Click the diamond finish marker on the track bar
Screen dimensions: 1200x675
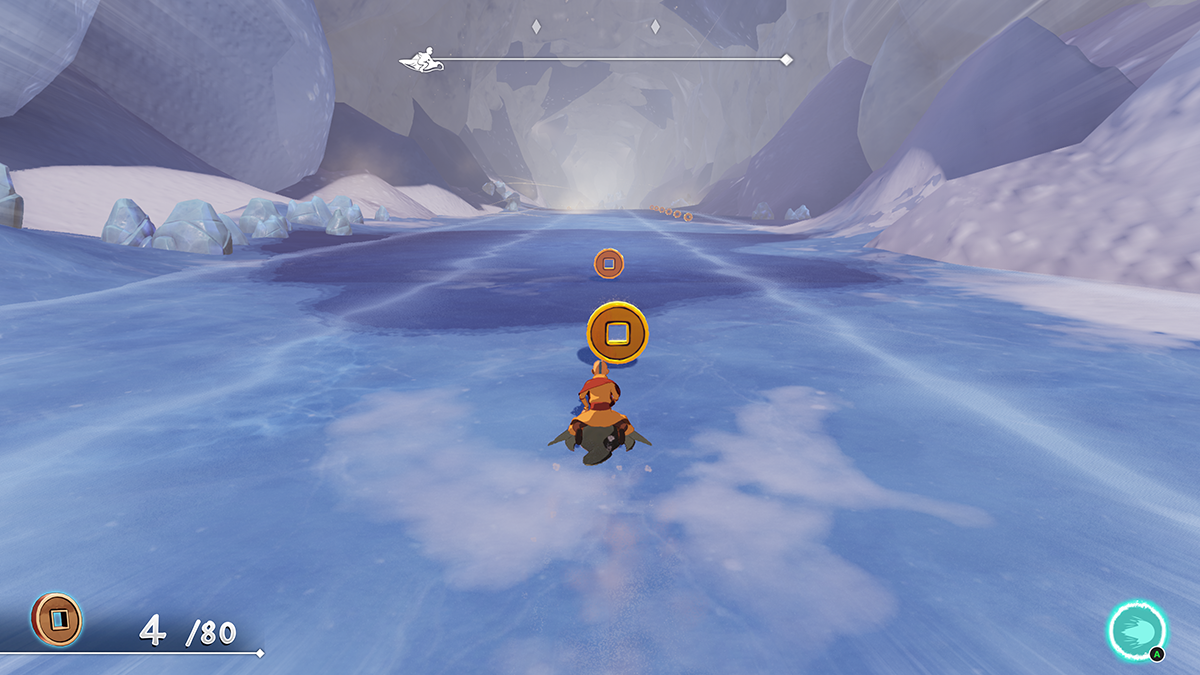tap(786, 60)
